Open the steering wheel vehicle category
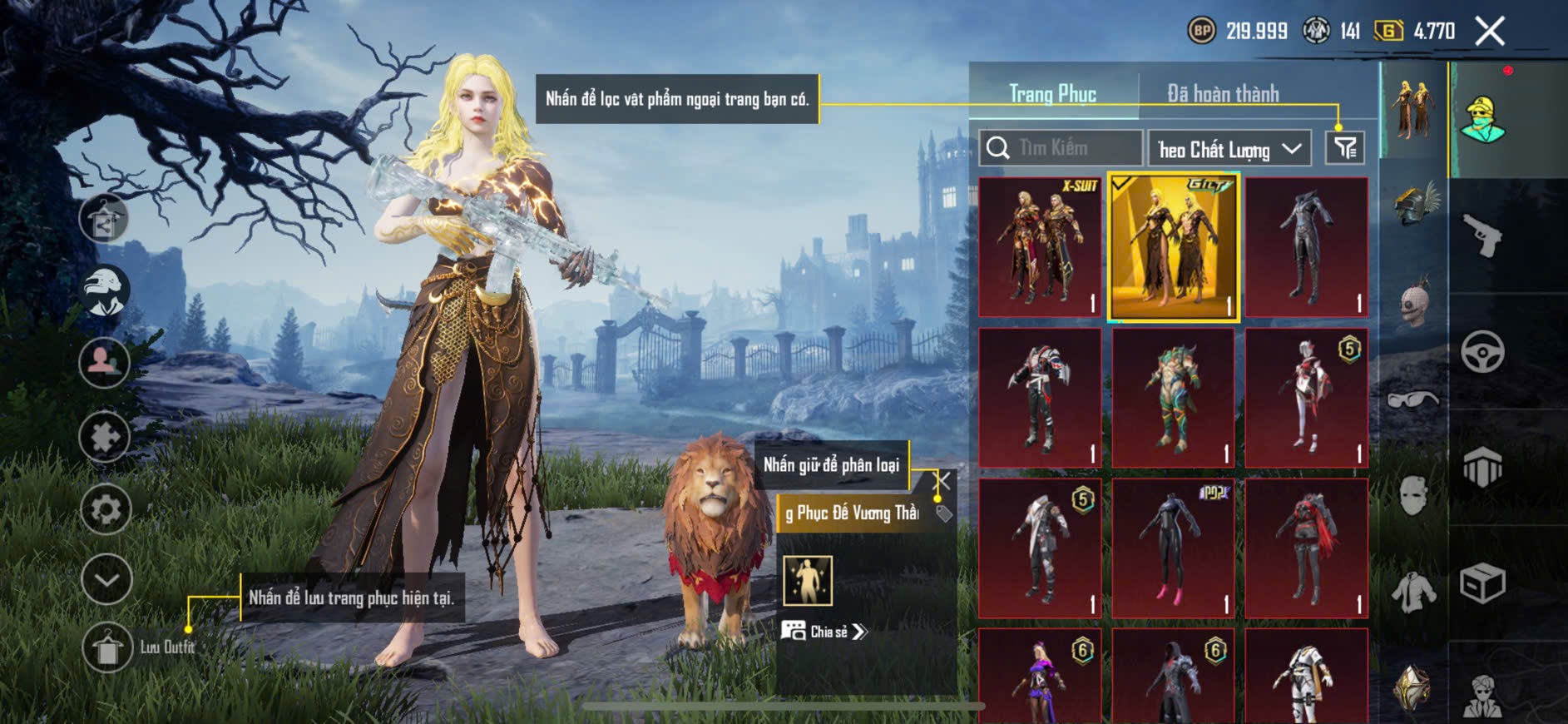1568x724 pixels. coord(1483,352)
